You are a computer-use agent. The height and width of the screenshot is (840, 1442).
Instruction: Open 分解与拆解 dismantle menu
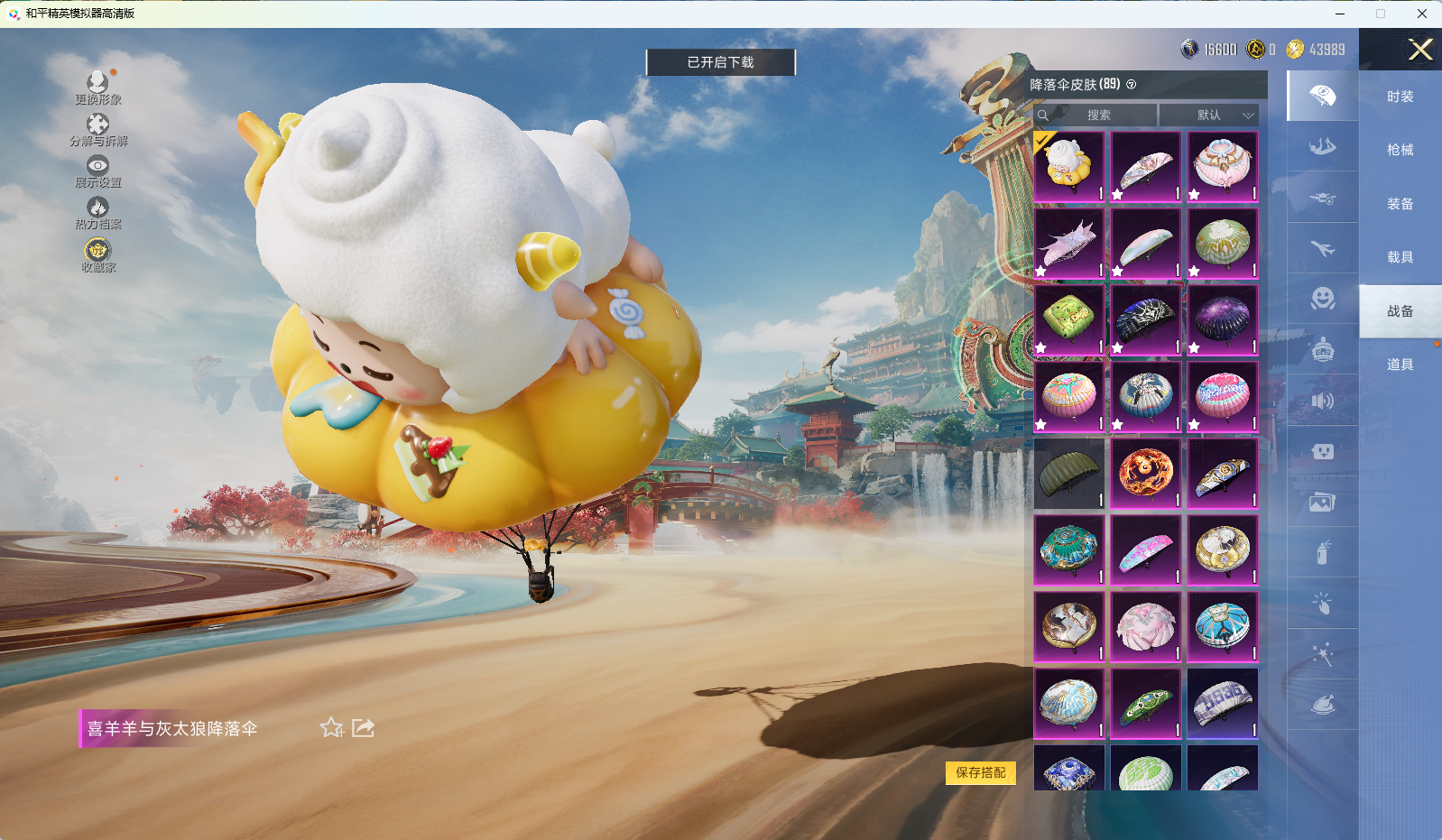click(97, 129)
